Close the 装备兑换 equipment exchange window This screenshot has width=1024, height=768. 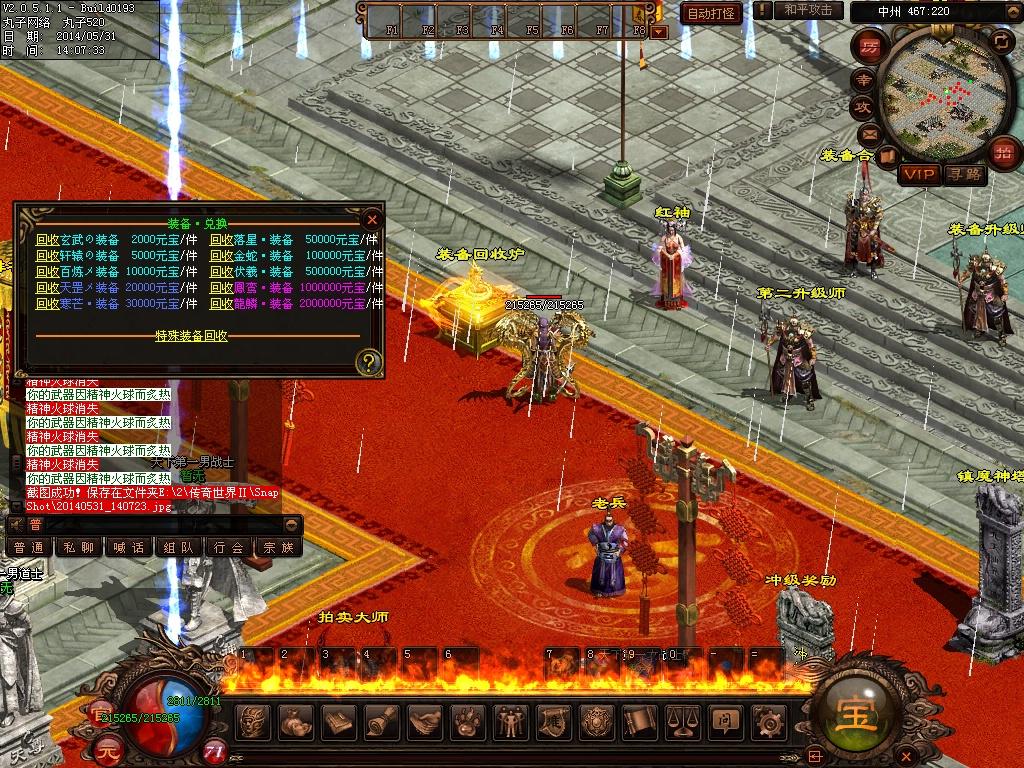click(x=372, y=219)
